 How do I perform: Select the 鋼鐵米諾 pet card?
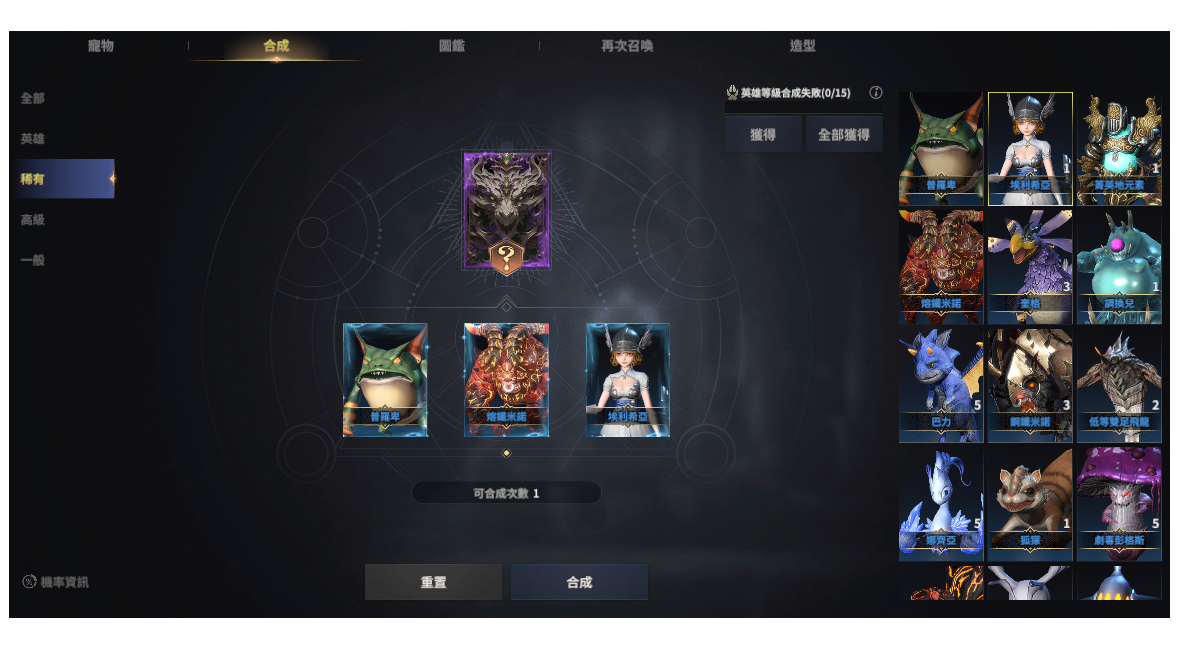[x=1030, y=385]
